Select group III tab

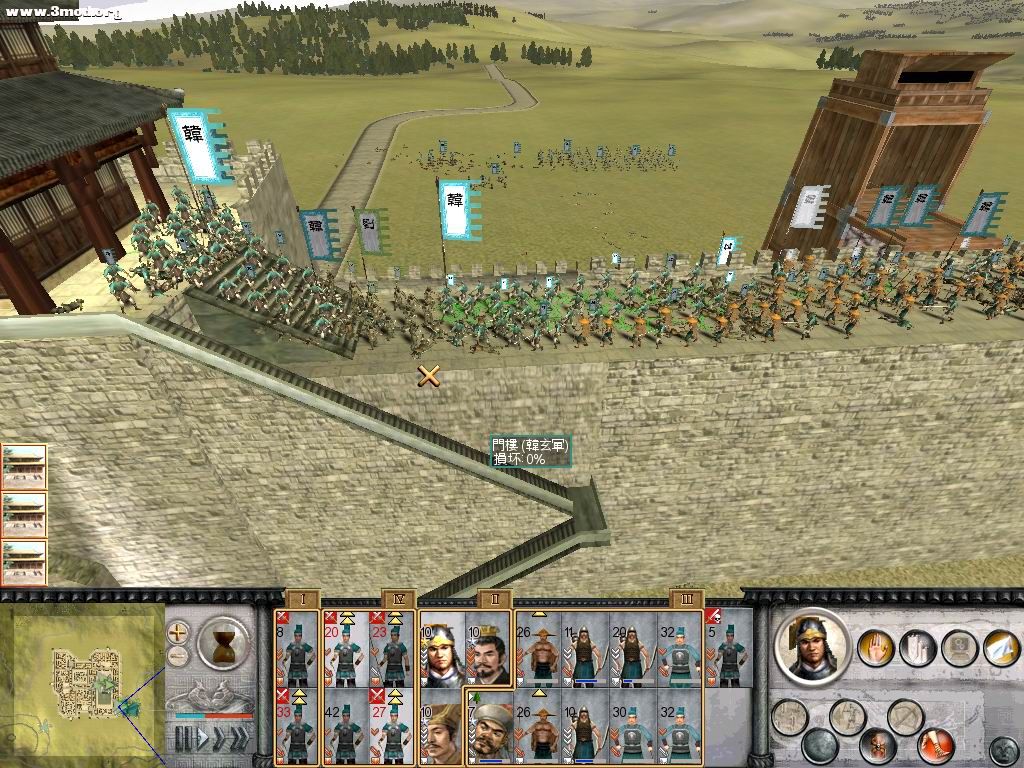point(685,599)
